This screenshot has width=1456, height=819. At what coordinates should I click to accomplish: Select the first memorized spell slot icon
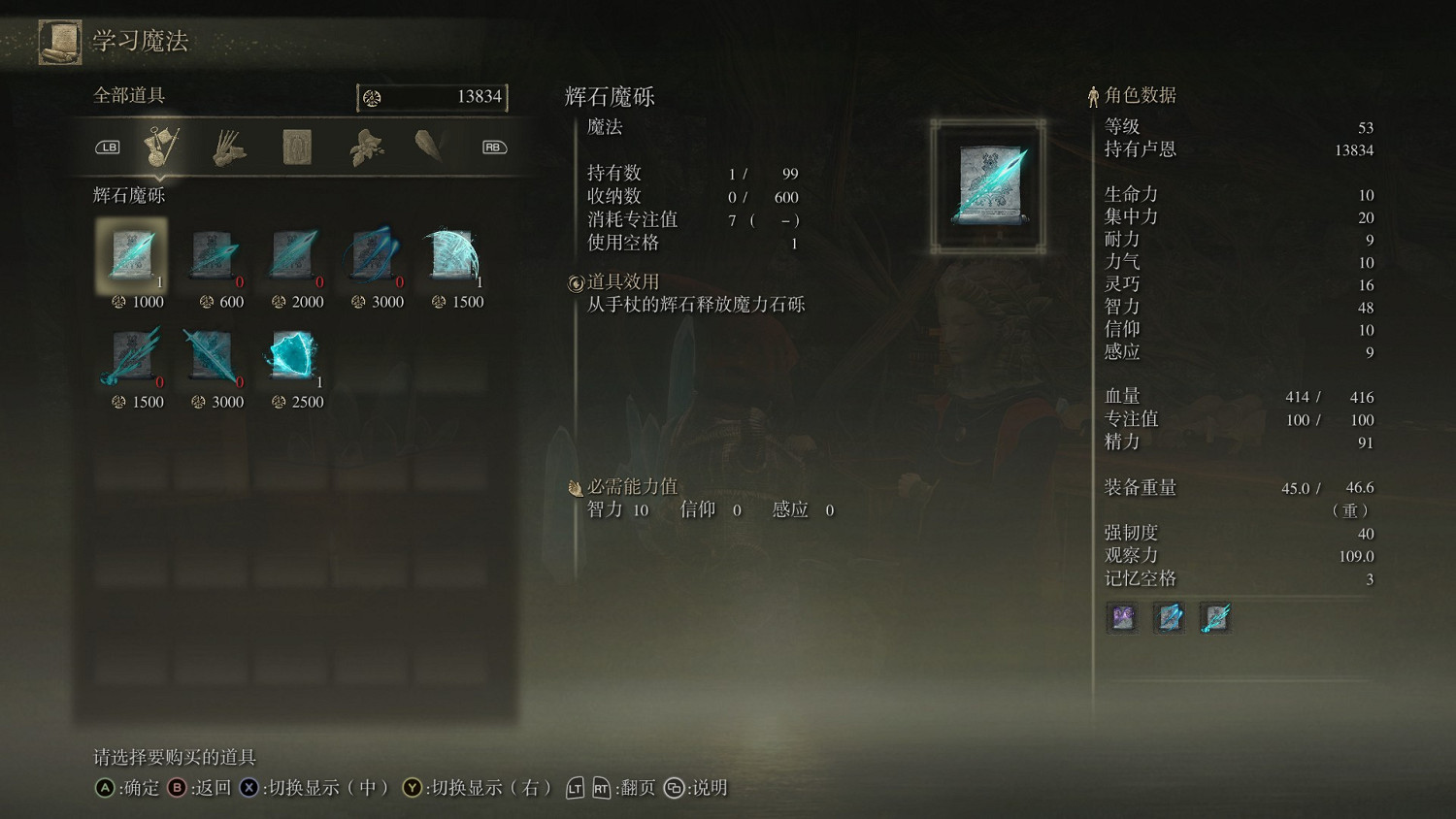pyautogui.click(x=1121, y=617)
